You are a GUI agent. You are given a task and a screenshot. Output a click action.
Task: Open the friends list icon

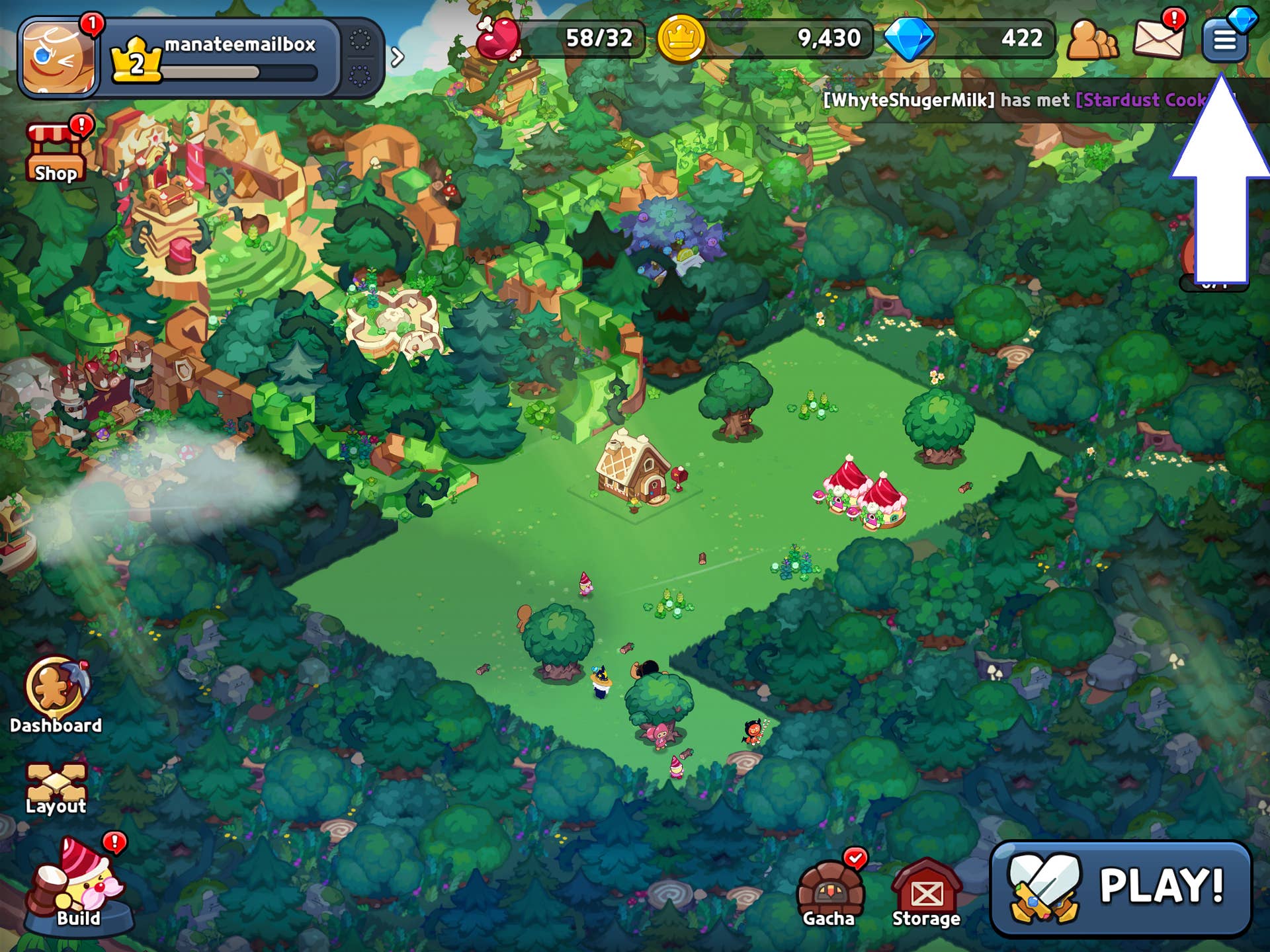pos(1091,41)
